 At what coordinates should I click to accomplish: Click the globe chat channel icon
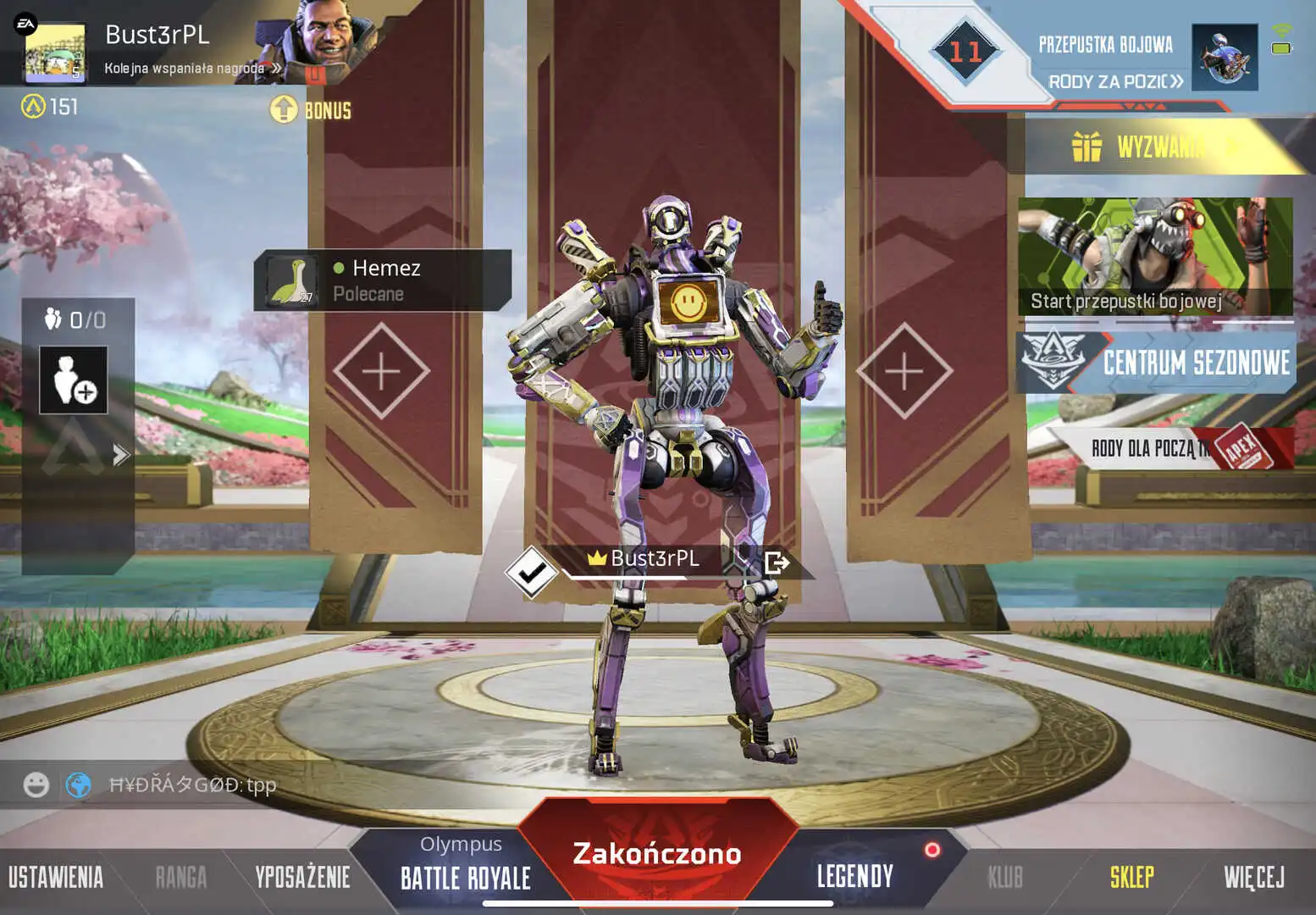coord(76,784)
